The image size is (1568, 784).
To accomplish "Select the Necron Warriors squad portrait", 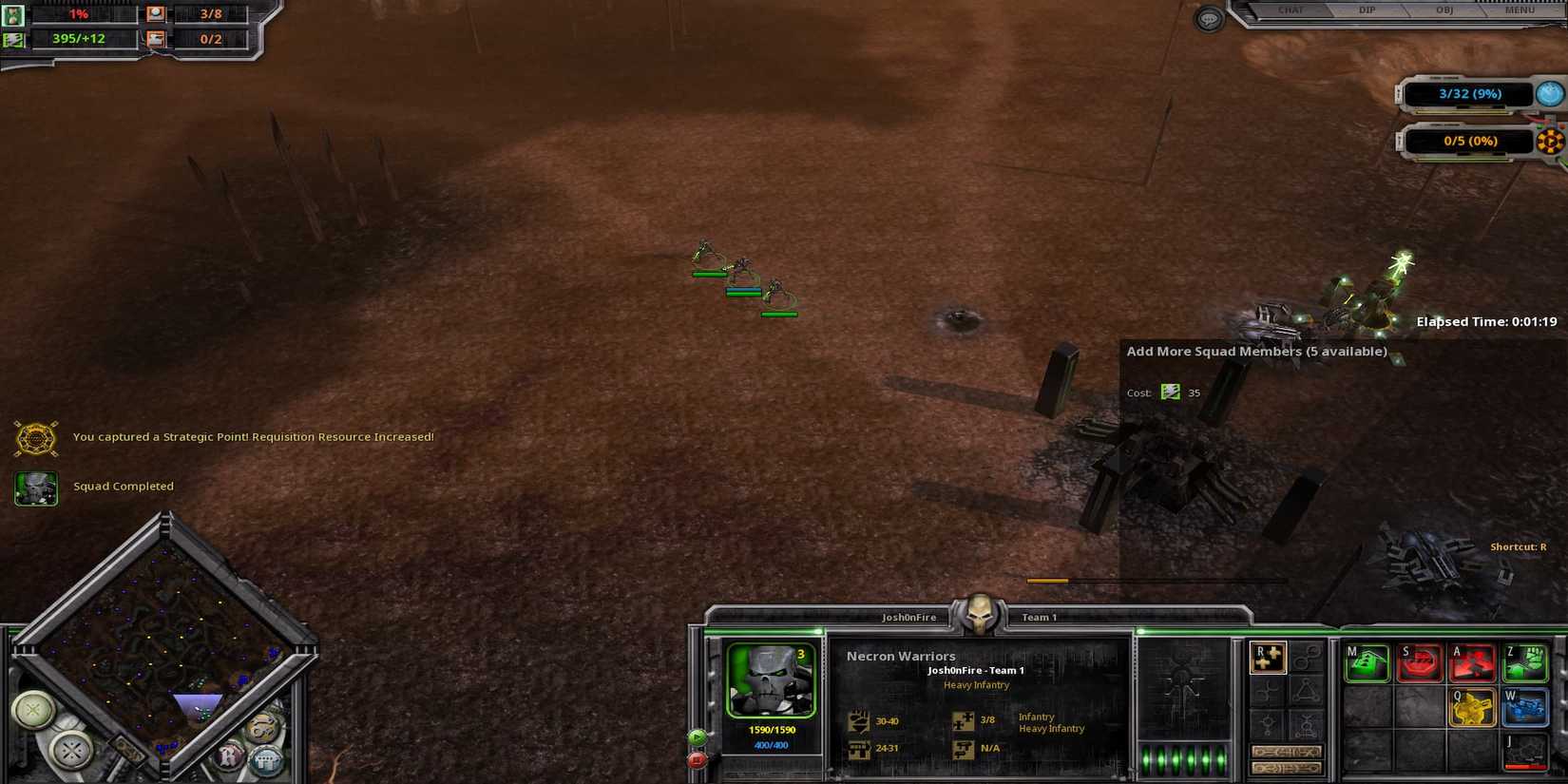I will click(x=772, y=679).
